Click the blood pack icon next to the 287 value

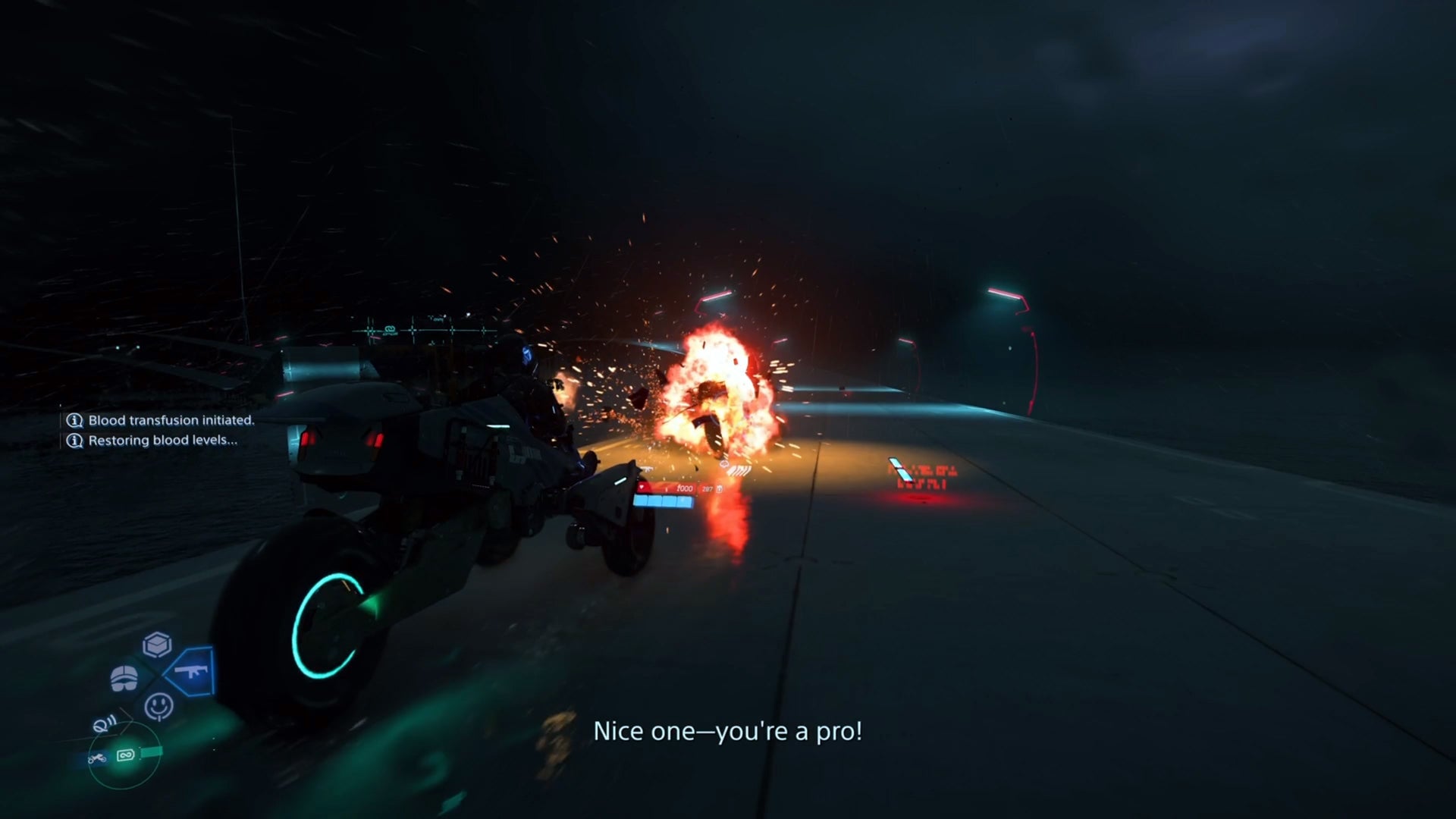pyautogui.click(x=719, y=488)
